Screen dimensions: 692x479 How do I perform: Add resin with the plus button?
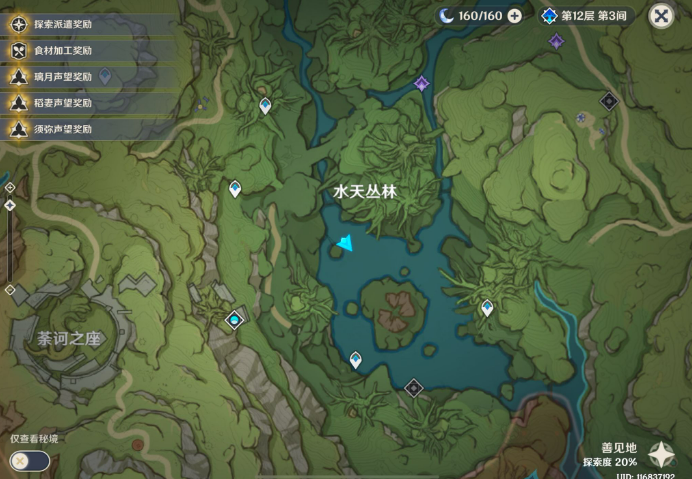click(514, 15)
